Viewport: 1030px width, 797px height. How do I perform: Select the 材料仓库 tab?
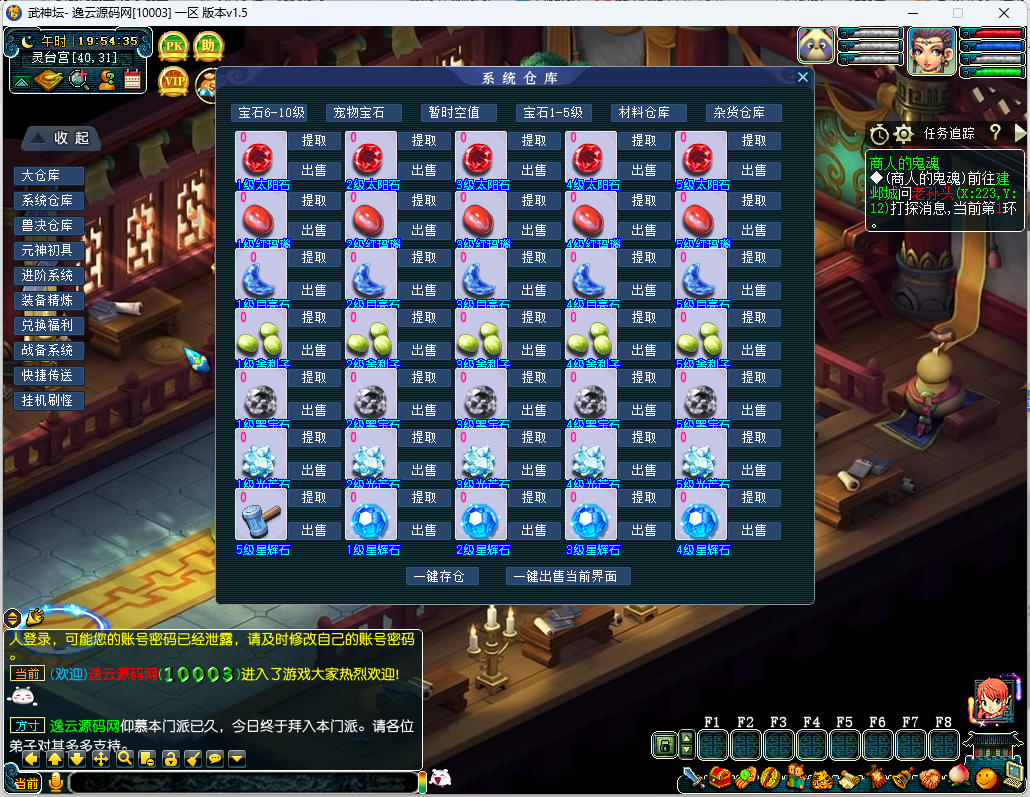tap(651, 113)
